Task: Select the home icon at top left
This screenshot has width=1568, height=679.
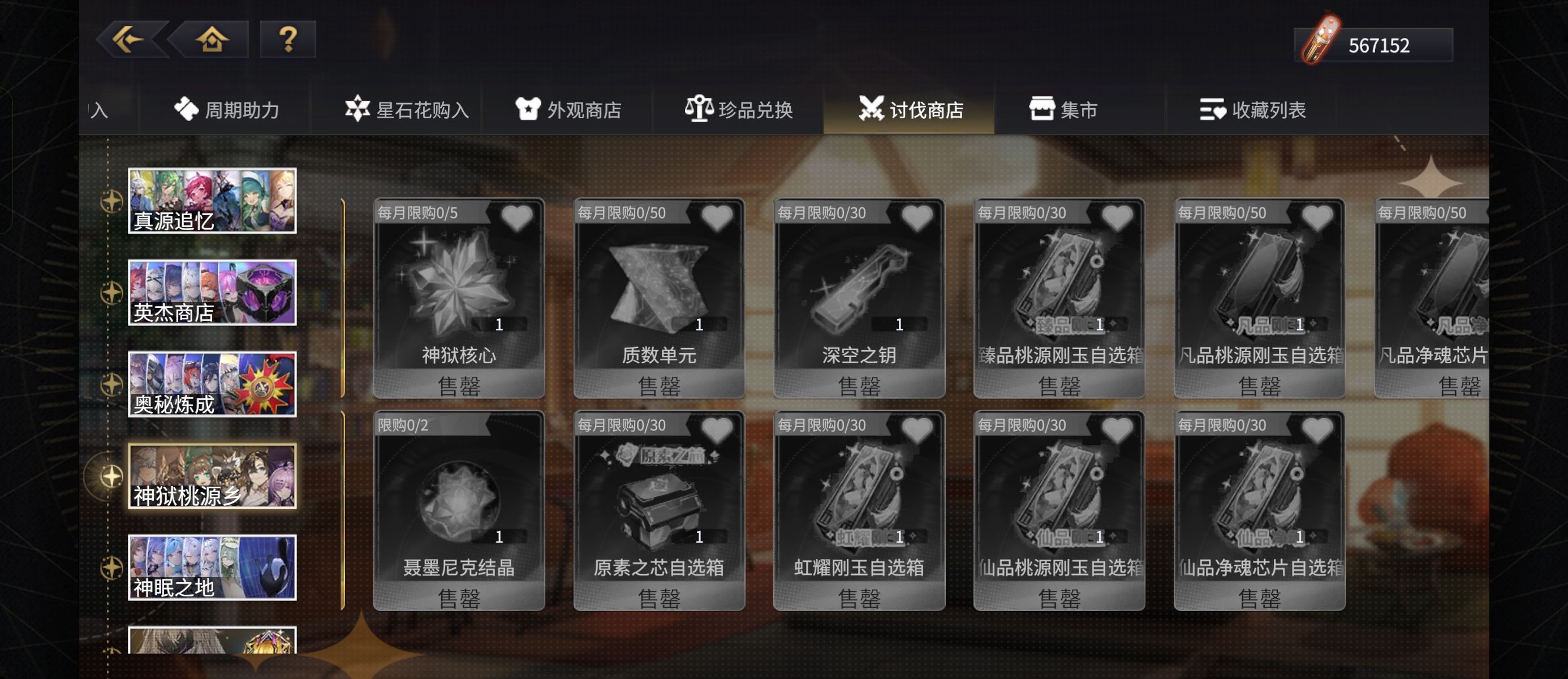Action: 210,41
